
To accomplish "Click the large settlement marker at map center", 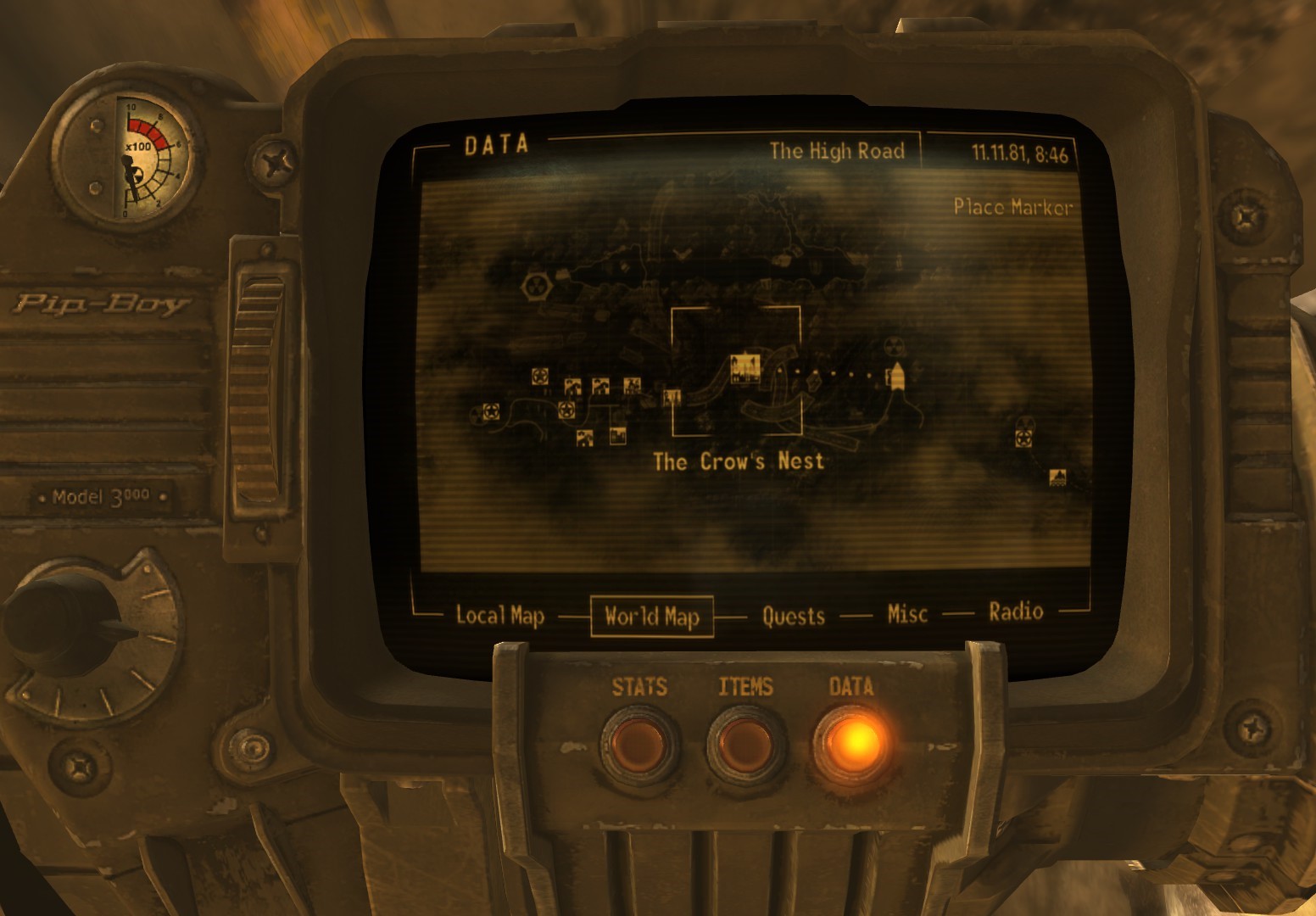I will tap(745, 368).
